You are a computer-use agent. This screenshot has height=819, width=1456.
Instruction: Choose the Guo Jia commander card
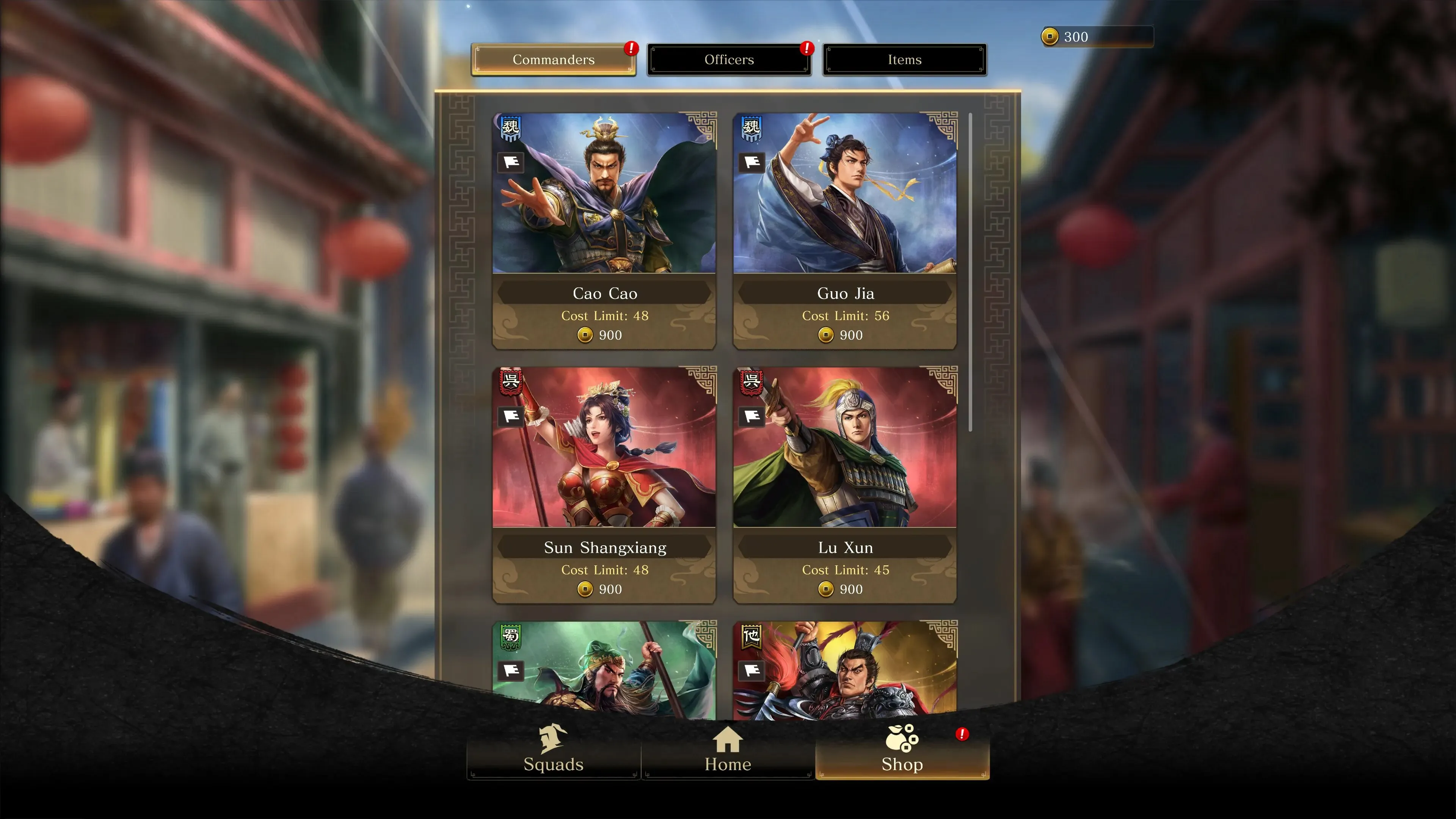pos(844,230)
